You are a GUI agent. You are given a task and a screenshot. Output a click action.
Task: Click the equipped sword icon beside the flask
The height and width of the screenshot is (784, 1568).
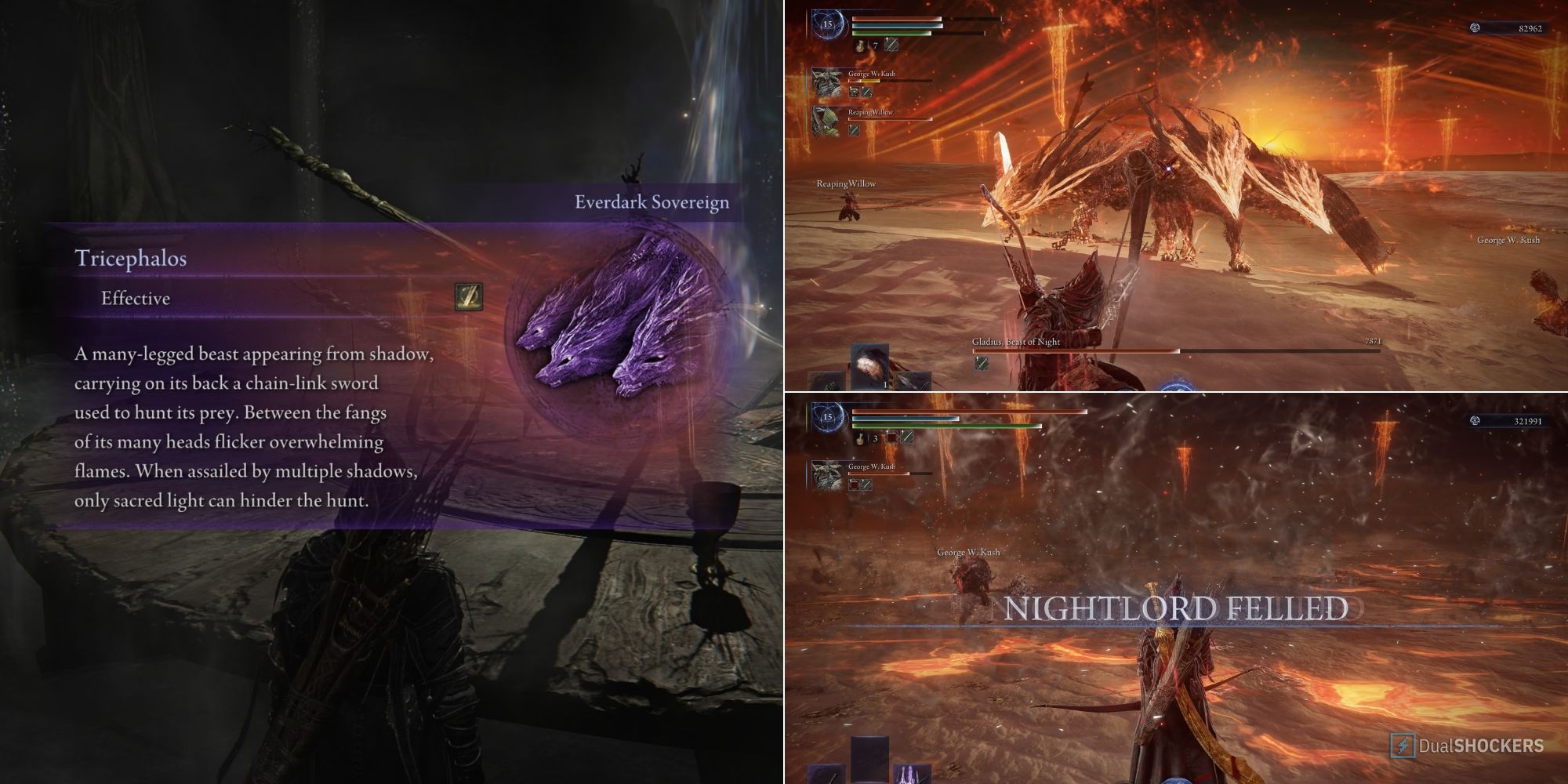pyautogui.click(x=891, y=45)
